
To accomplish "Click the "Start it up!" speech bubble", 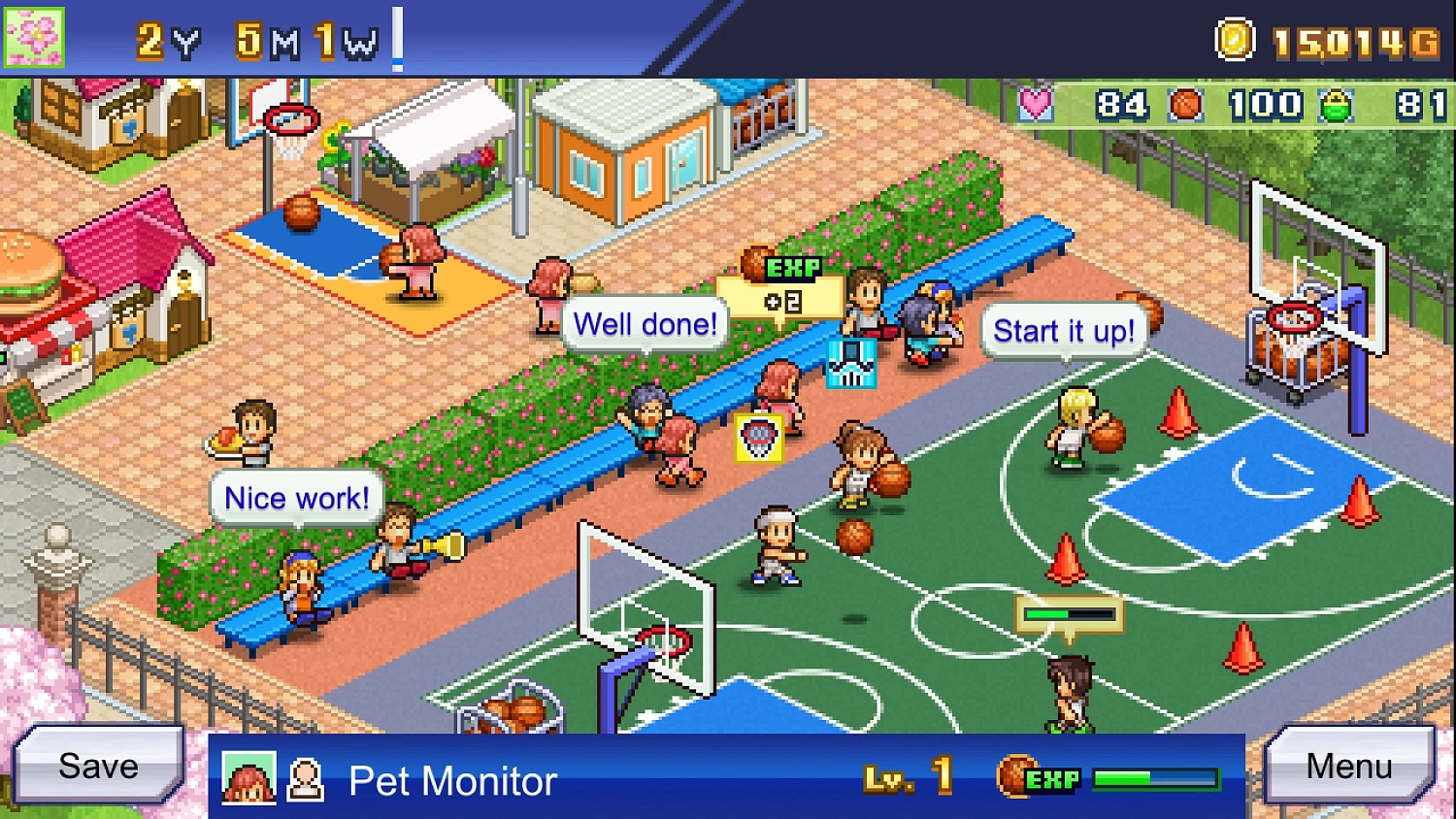I will pyautogui.click(x=1064, y=331).
